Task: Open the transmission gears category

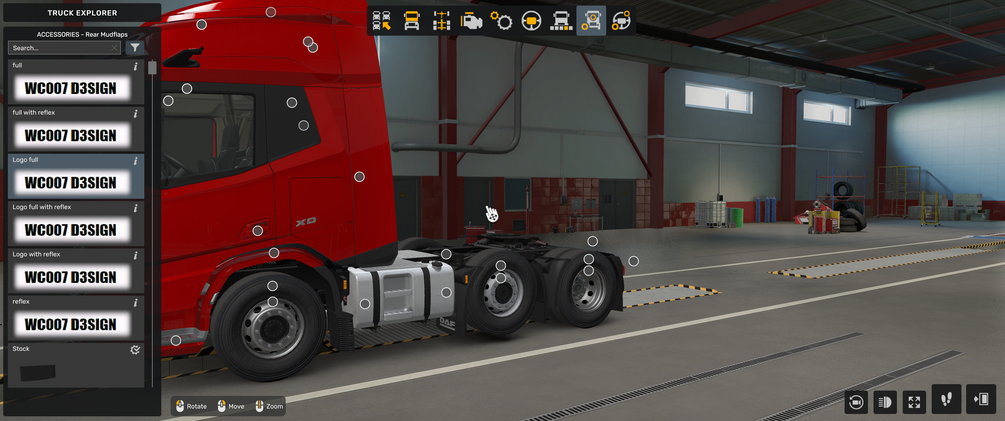Action: click(x=501, y=21)
